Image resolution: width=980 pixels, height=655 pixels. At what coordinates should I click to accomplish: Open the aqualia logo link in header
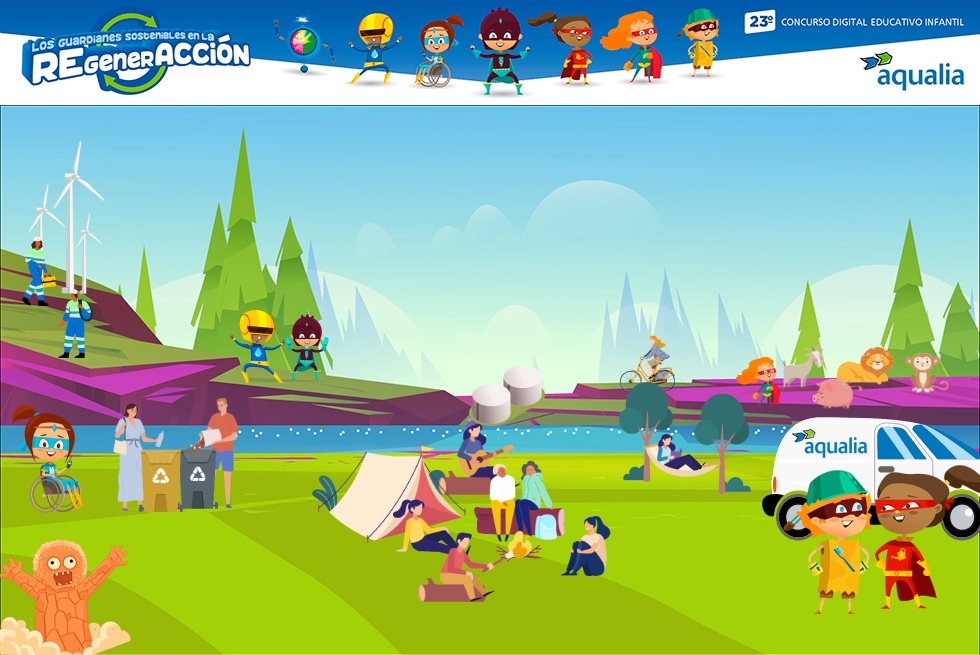pos(911,70)
